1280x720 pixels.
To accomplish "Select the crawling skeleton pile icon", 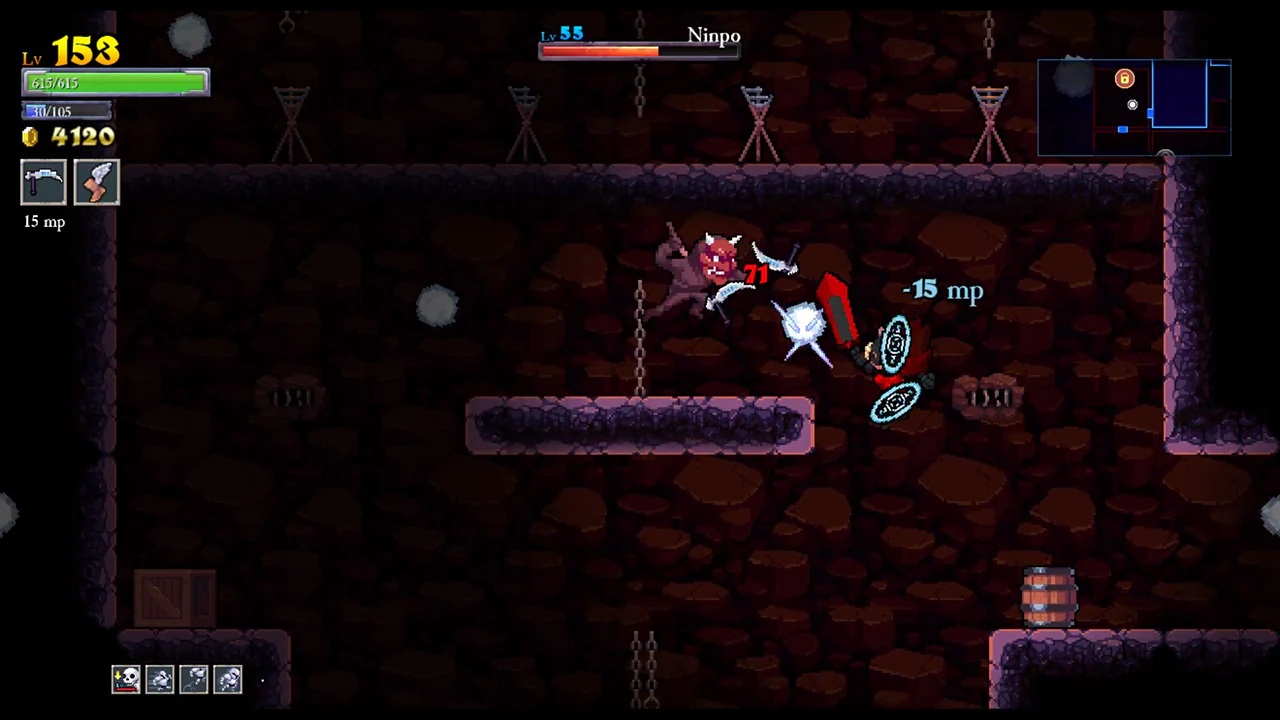I will pyautogui.click(x=228, y=679).
